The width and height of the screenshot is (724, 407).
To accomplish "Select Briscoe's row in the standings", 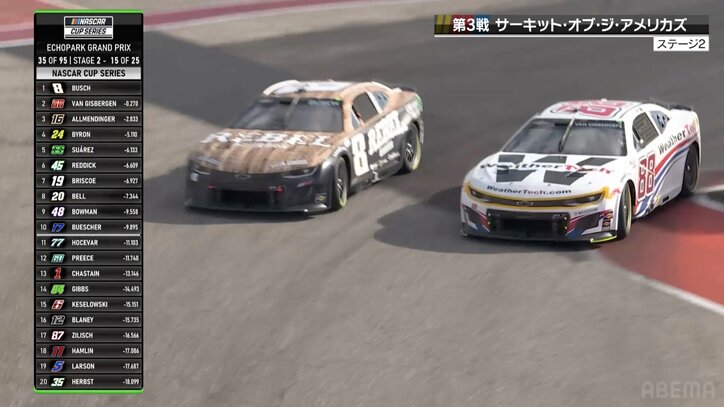I will coord(88,180).
